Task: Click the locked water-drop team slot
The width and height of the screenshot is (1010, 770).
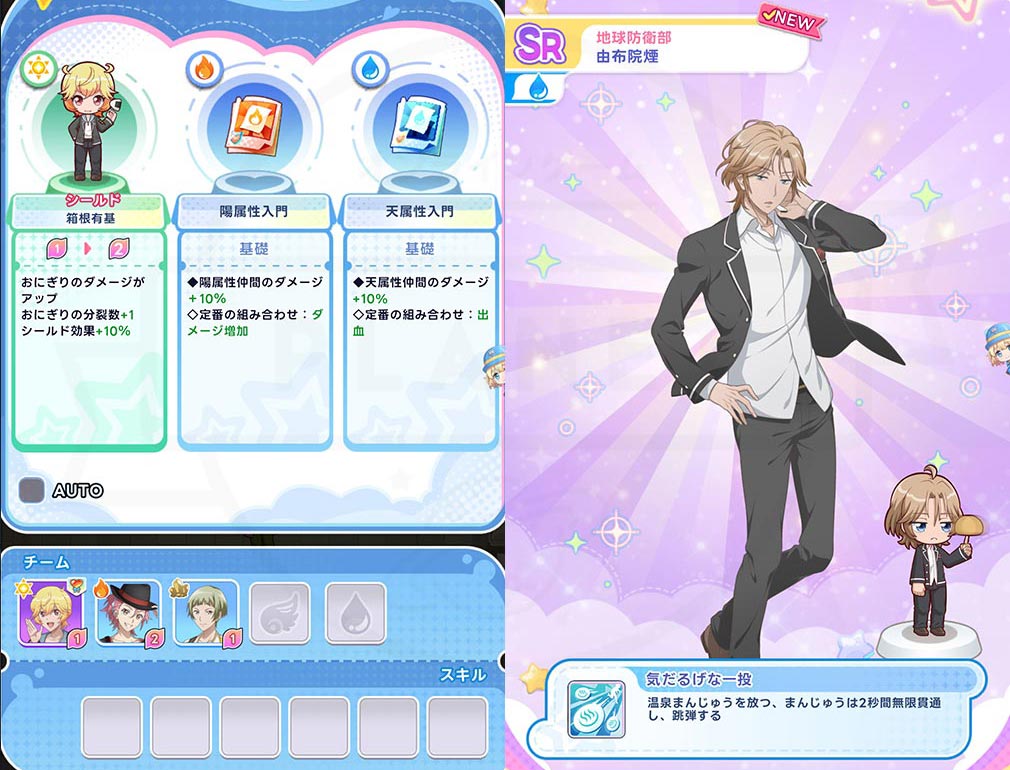Action: pyautogui.click(x=355, y=612)
